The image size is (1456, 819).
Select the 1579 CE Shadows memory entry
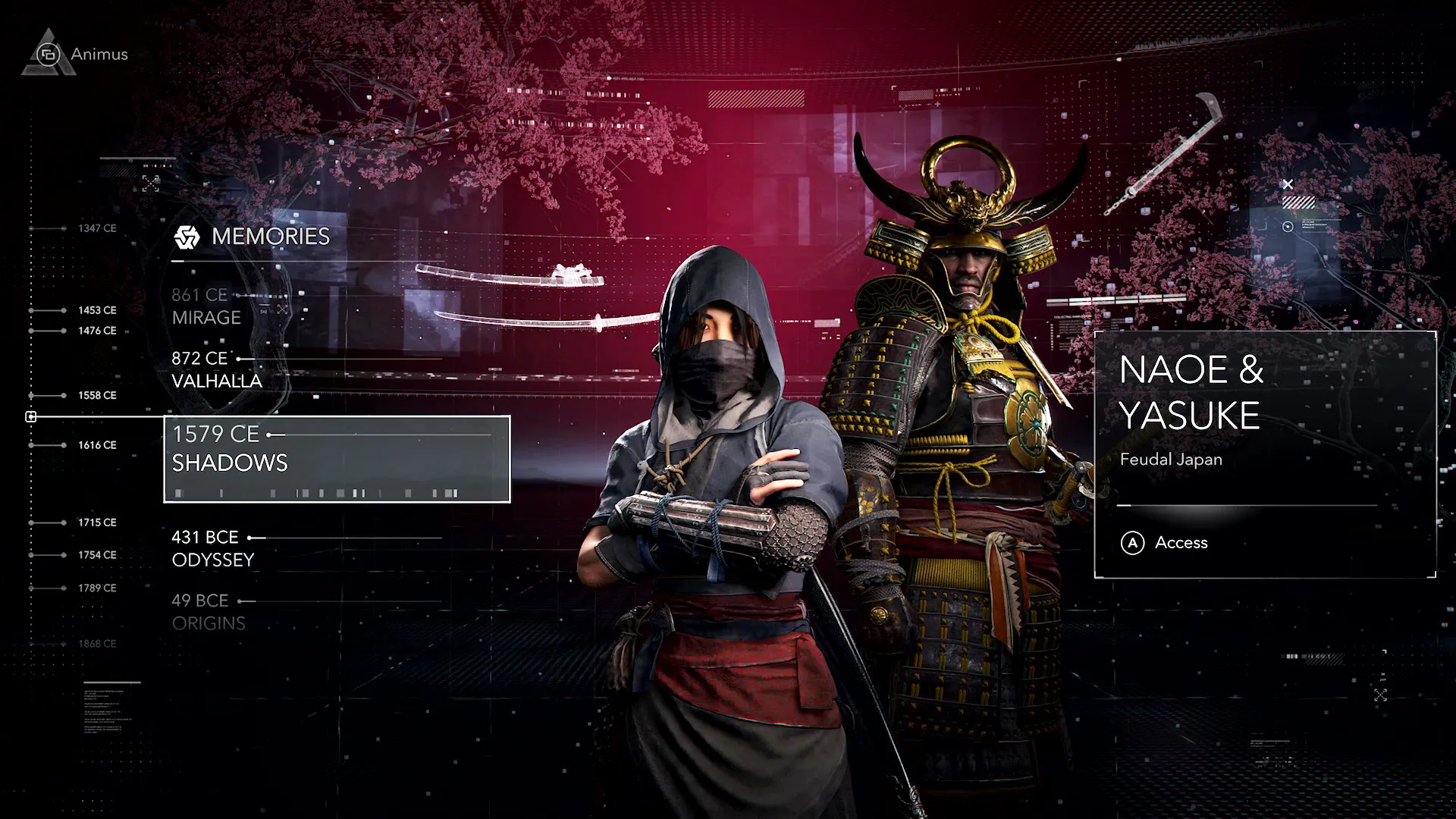pyautogui.click(x=229, y=448)
